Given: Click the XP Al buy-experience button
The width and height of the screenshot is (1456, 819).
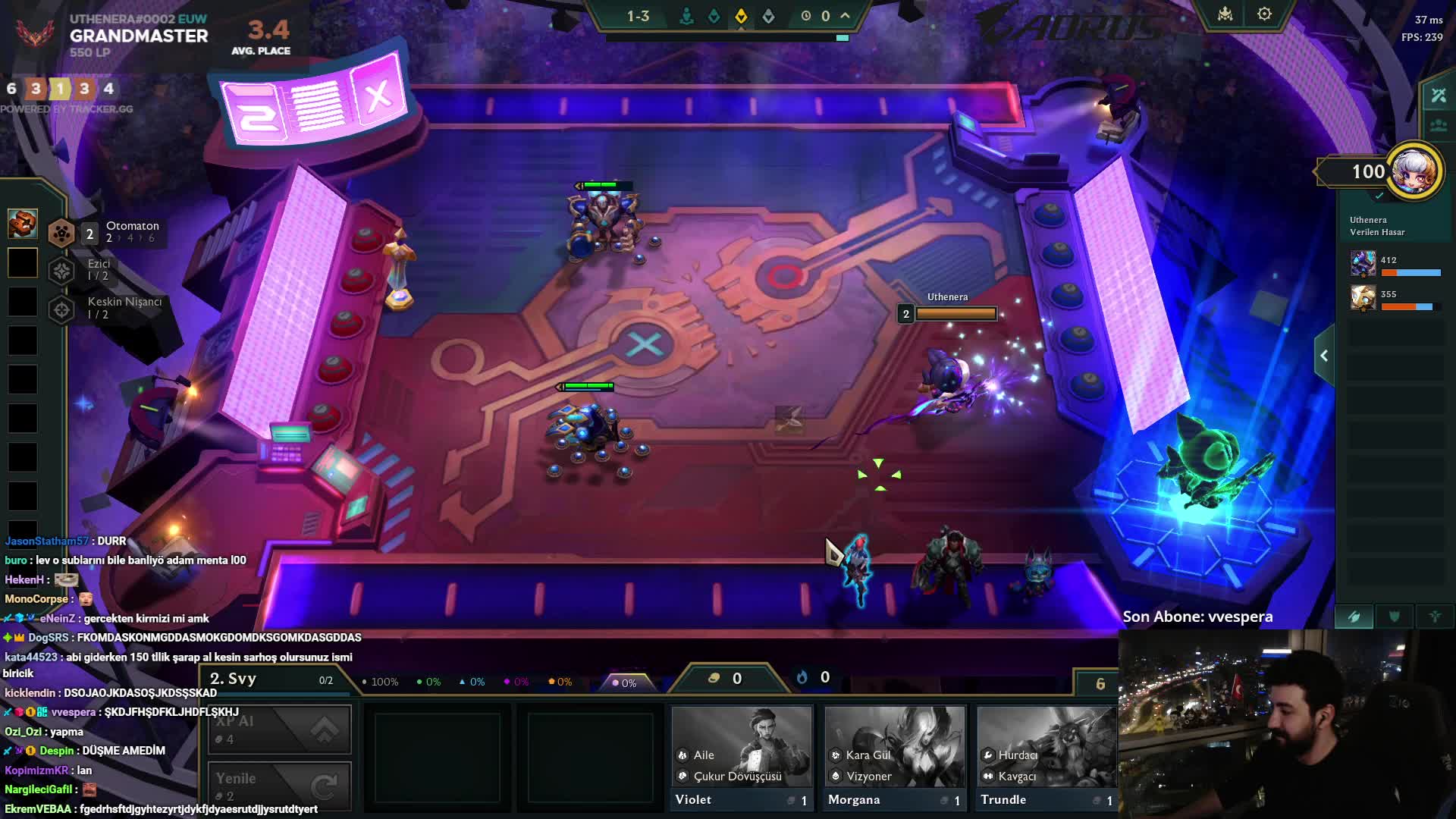Looking at the screenshot, I should pos(279,730).
